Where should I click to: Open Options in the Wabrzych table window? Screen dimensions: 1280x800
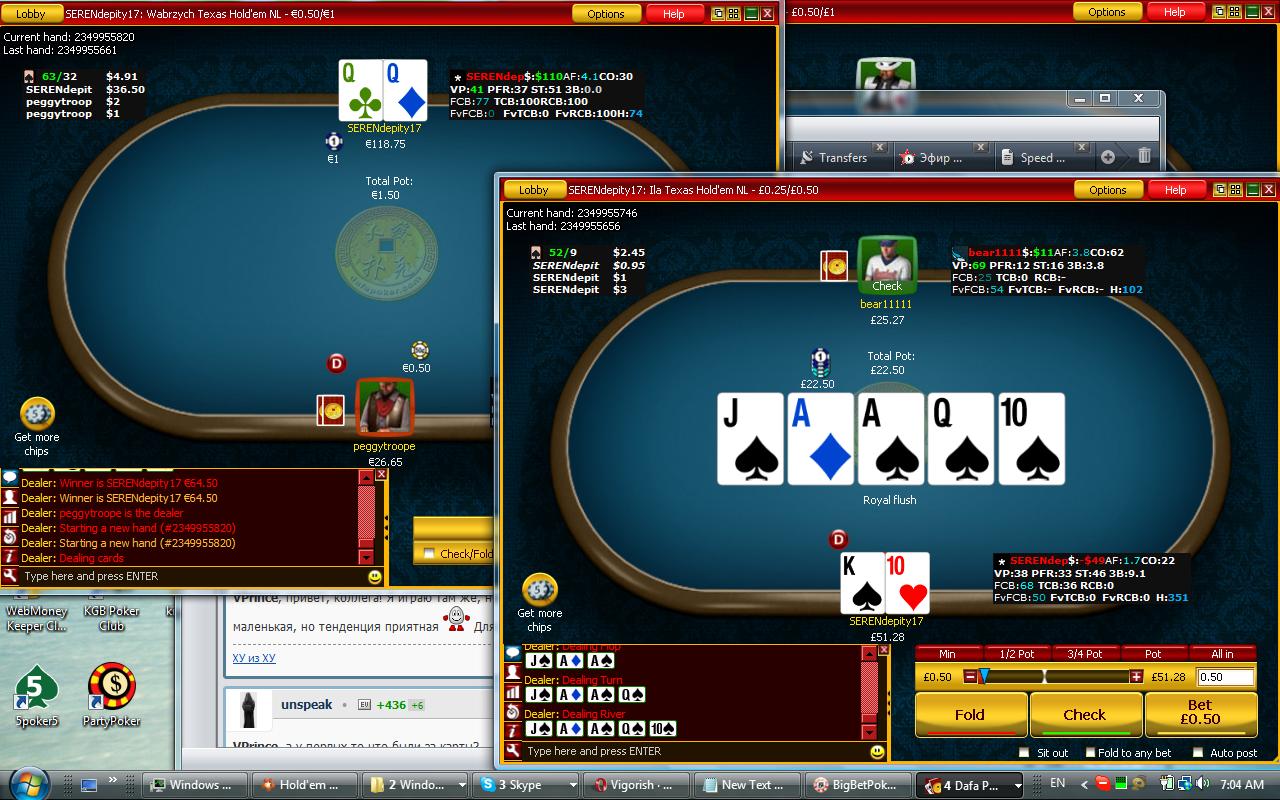[605, 14]
